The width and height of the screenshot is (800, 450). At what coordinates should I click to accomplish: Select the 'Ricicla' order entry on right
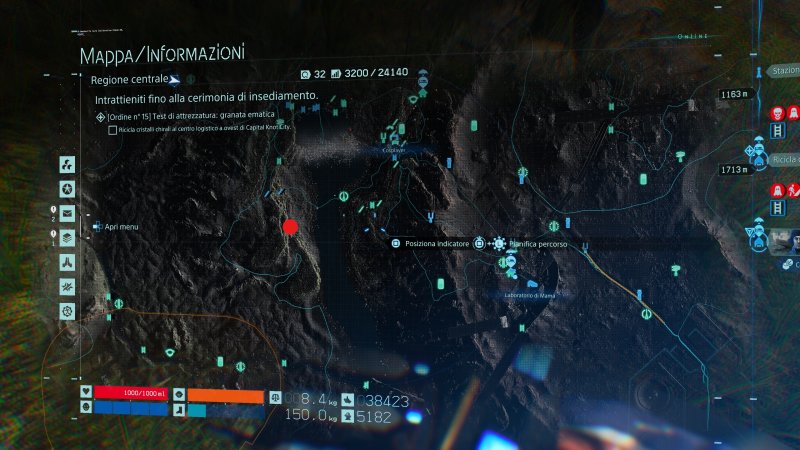click(784, 159)
